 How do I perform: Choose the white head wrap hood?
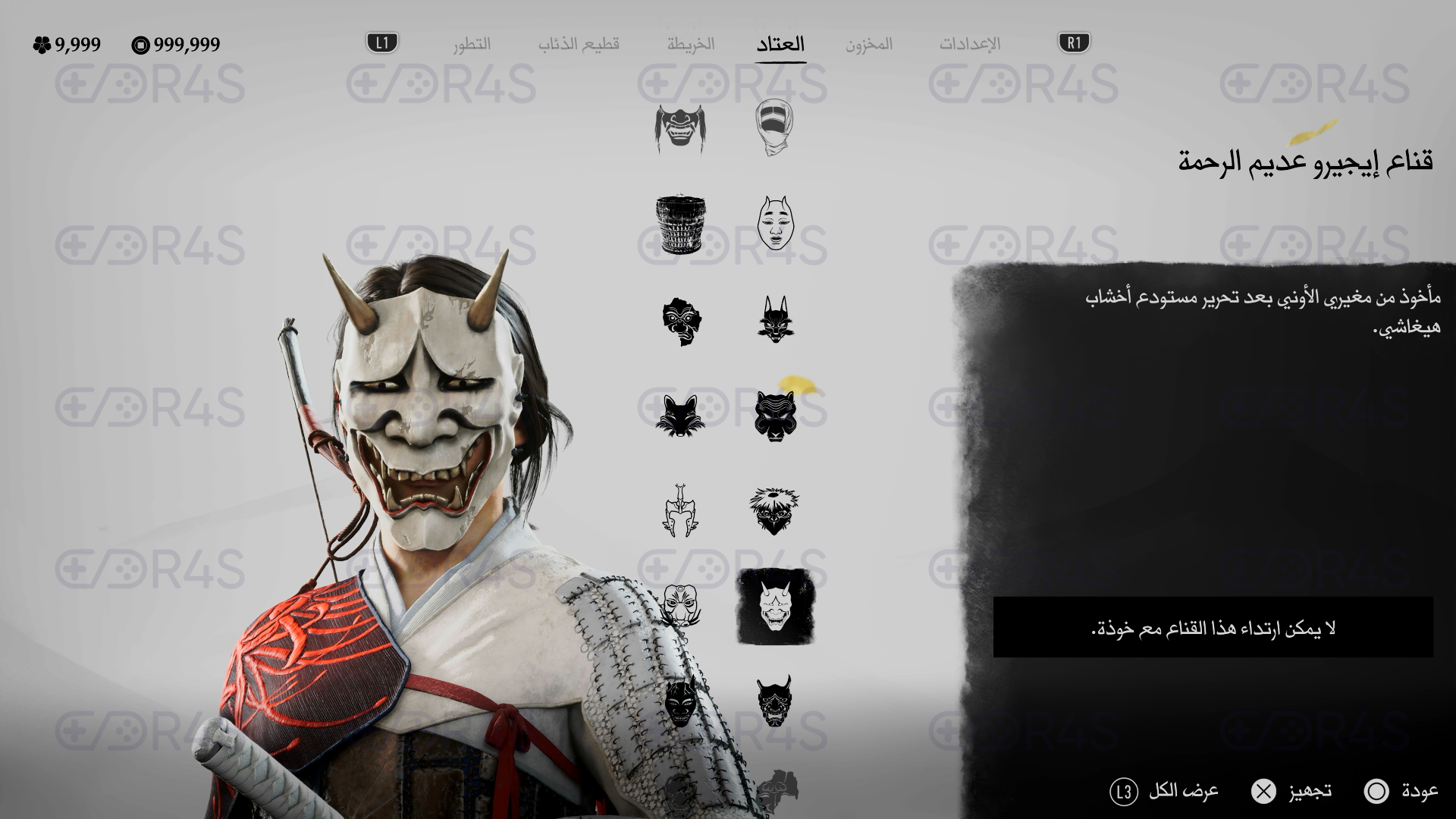[x=774, y=130]
